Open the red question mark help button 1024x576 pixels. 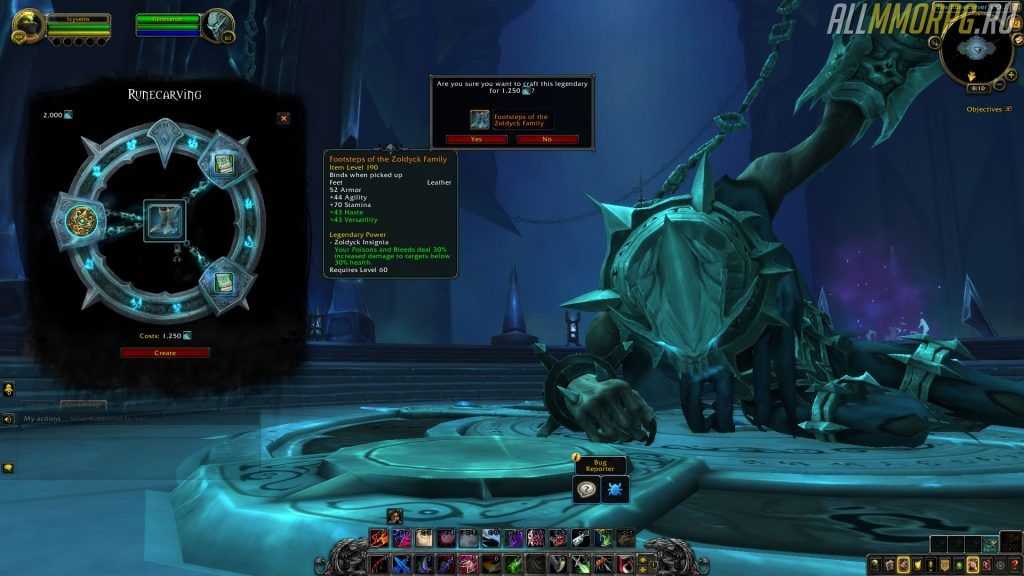[x=1012, y=565]
